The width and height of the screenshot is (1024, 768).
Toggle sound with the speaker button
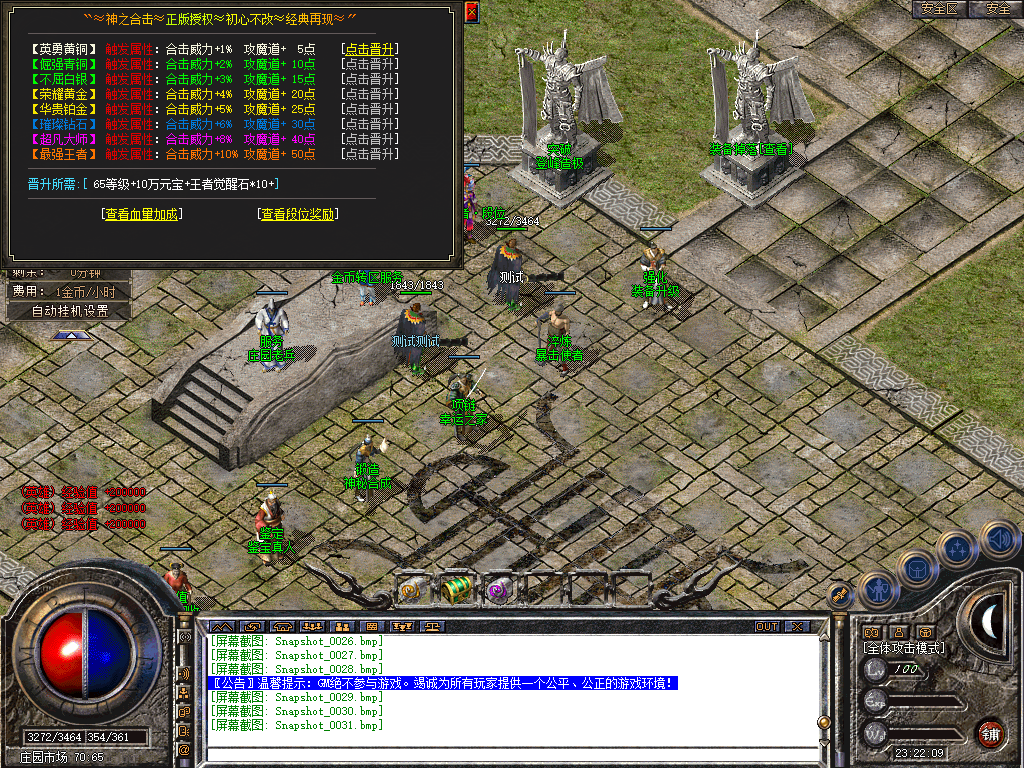tap(997, 539)
